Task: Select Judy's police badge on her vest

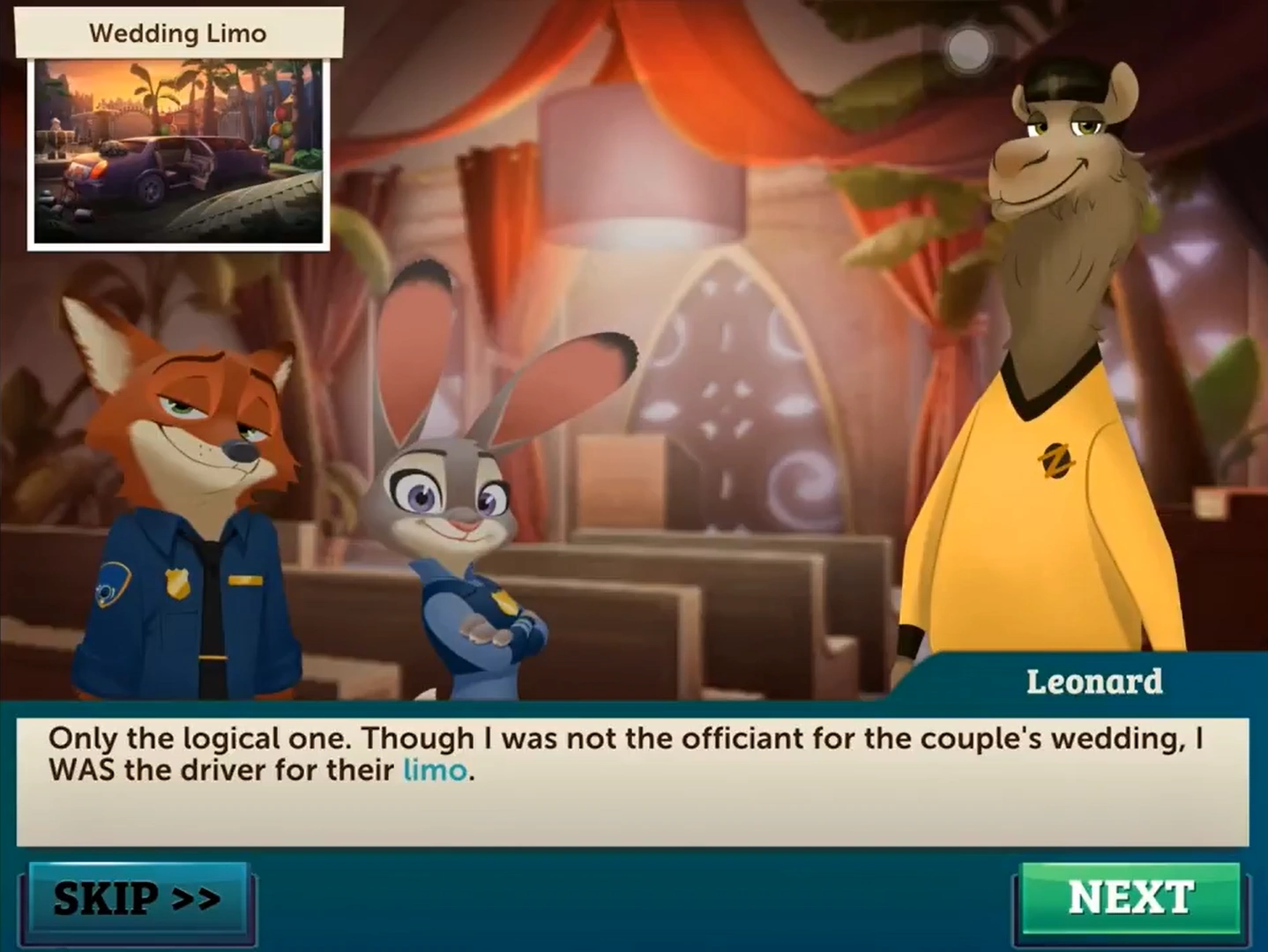Action: (505, 604)
